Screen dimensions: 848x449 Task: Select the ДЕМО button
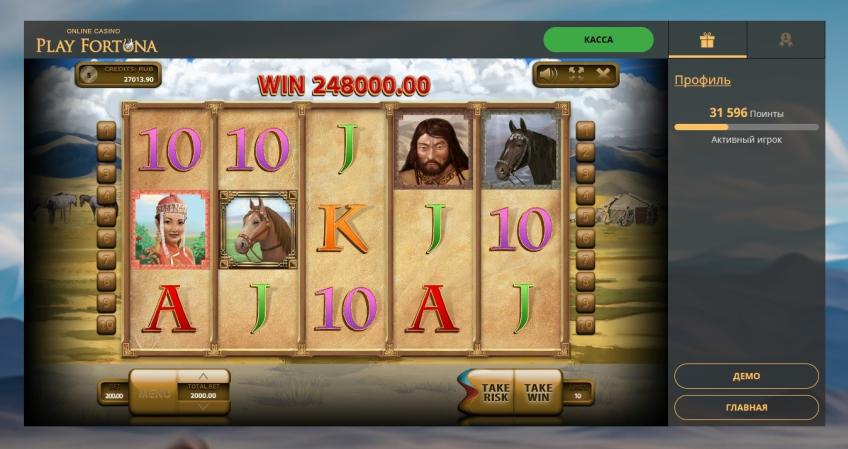746,376
